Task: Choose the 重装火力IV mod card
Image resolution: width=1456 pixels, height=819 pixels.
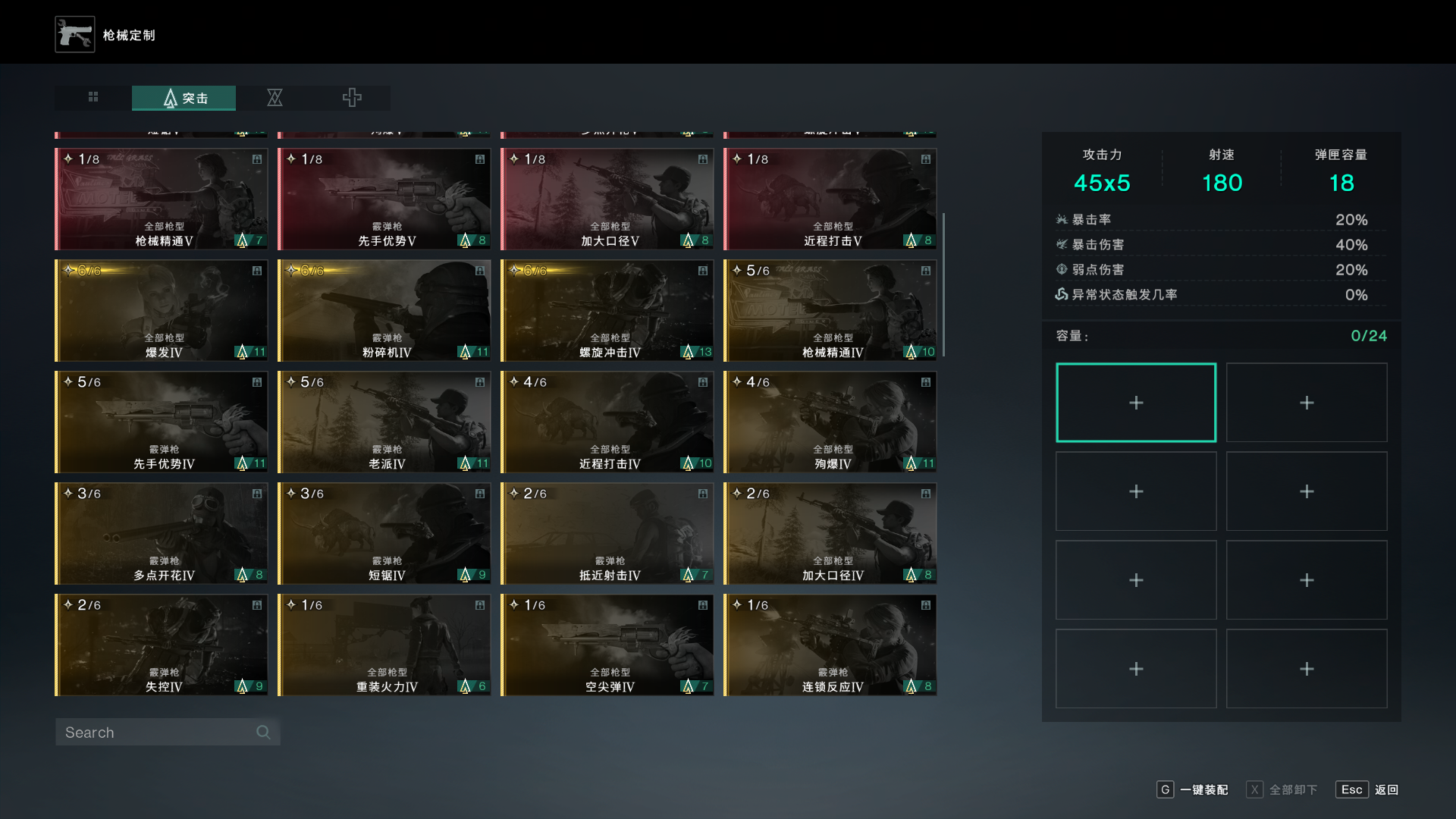Action: pos(384,645)
